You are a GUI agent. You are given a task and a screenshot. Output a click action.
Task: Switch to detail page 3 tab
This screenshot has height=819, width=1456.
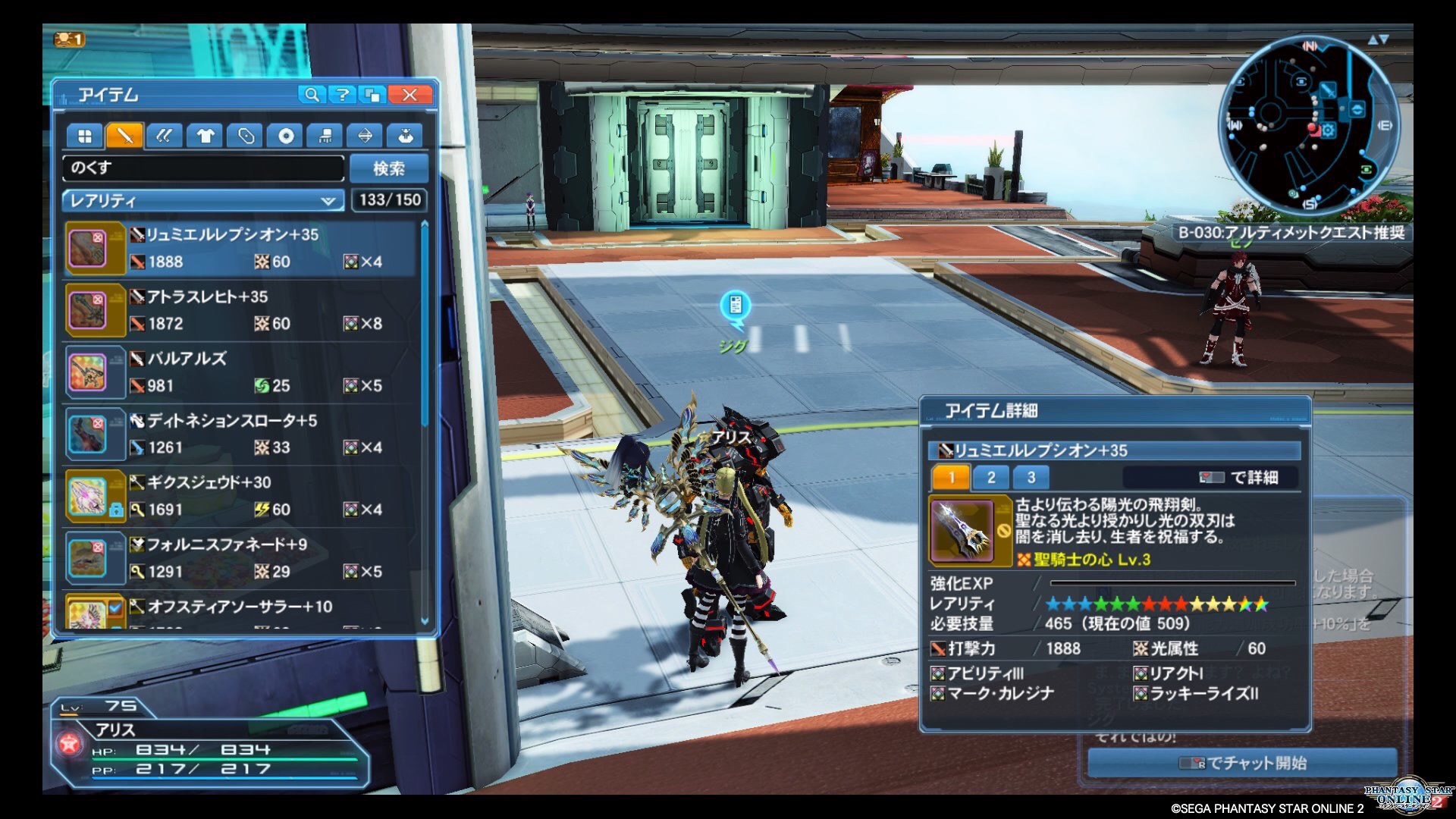point(1031,477)
